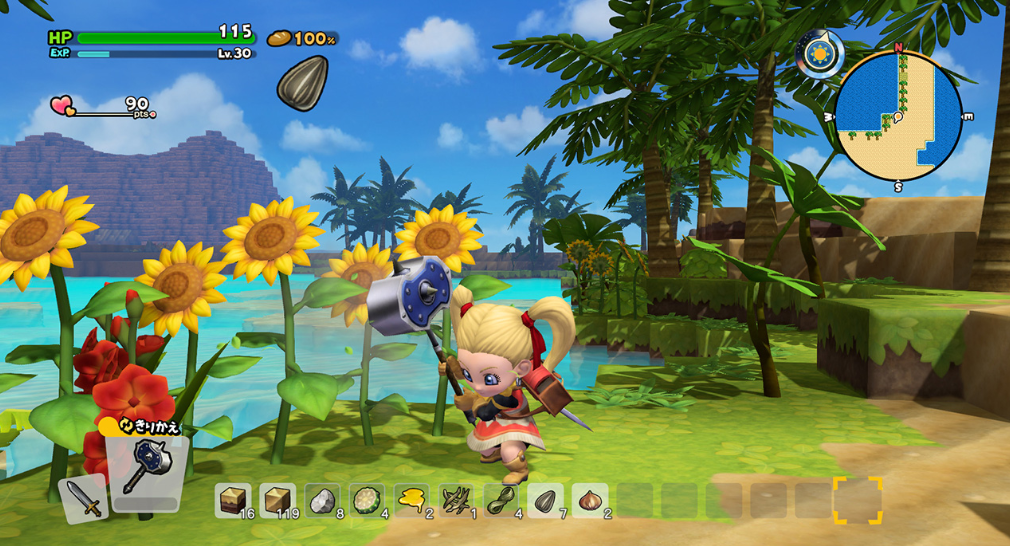The image size is (1010, 546).
Task: Click the pink hearts gratitude icon
Action: click(62, 105)
